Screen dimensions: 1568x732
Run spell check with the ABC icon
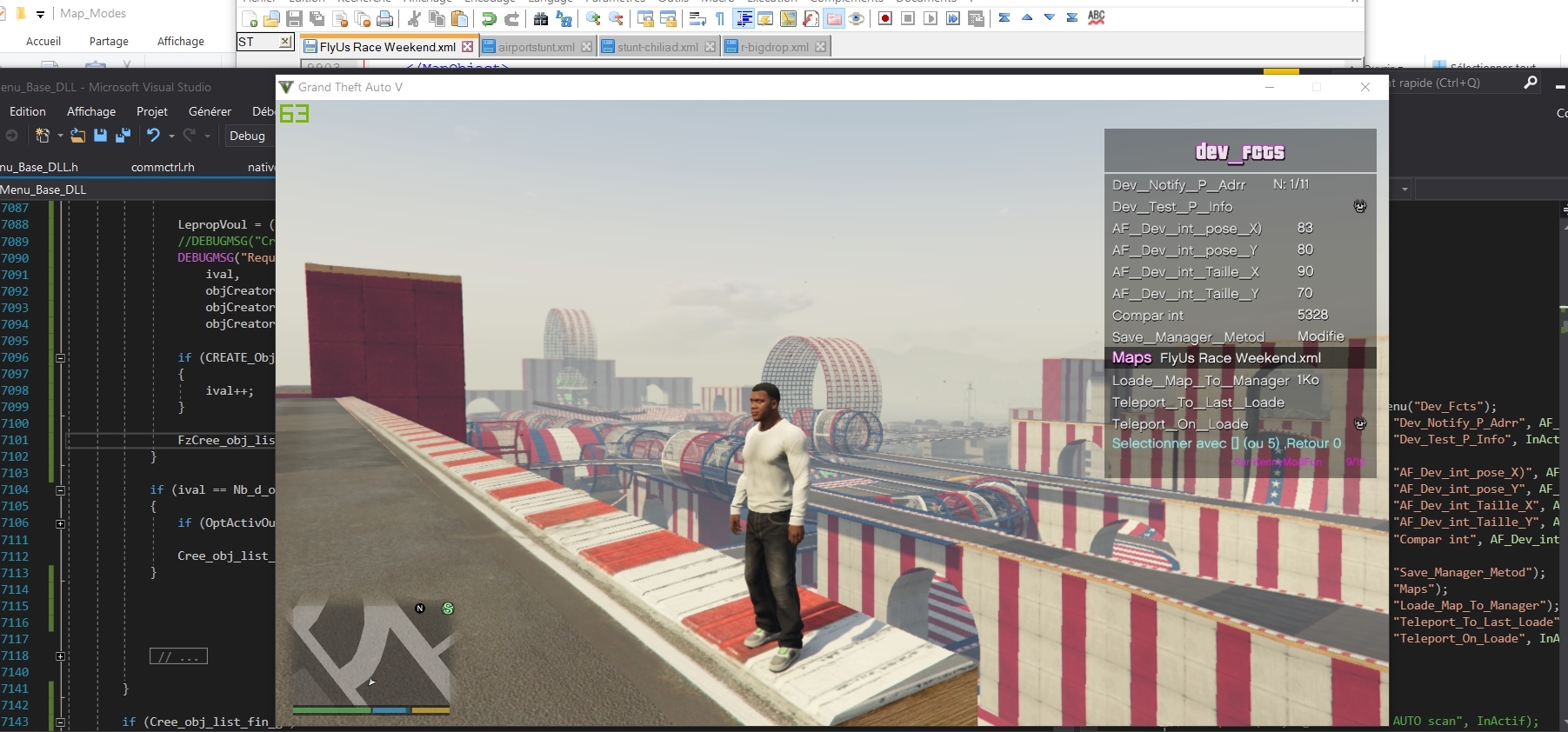[x=1097, y=18]
